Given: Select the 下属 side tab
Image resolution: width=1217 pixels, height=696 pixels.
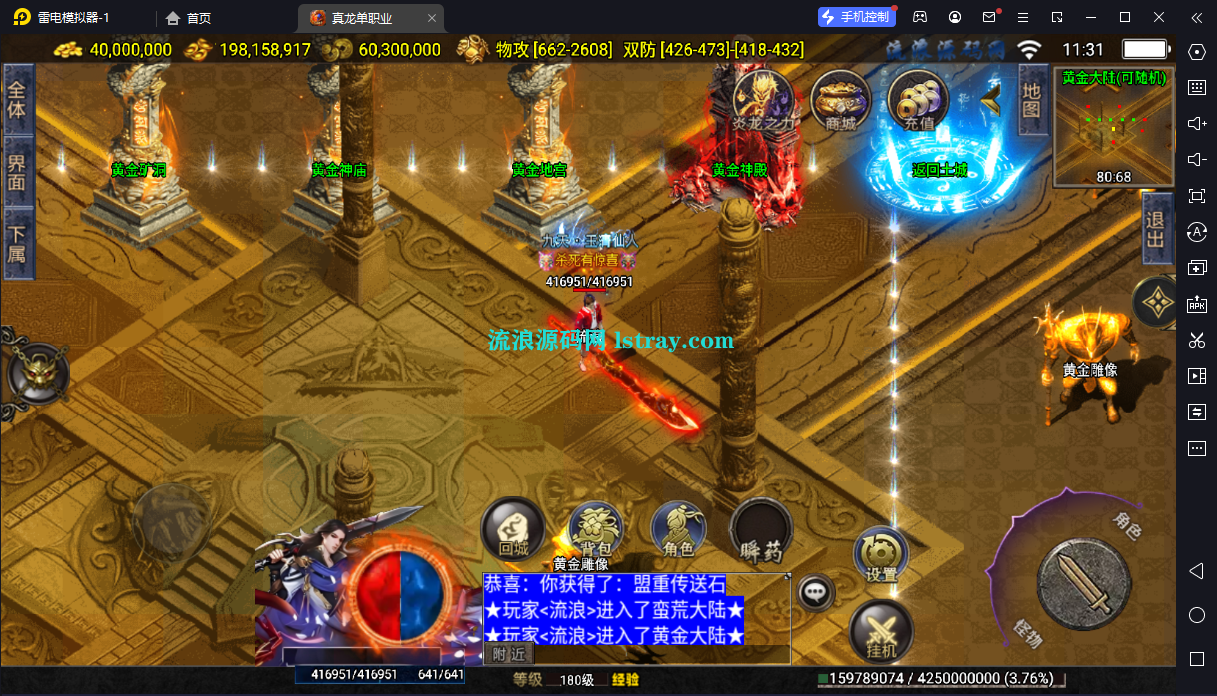Looking at the screenshot, I should point(17,243).
